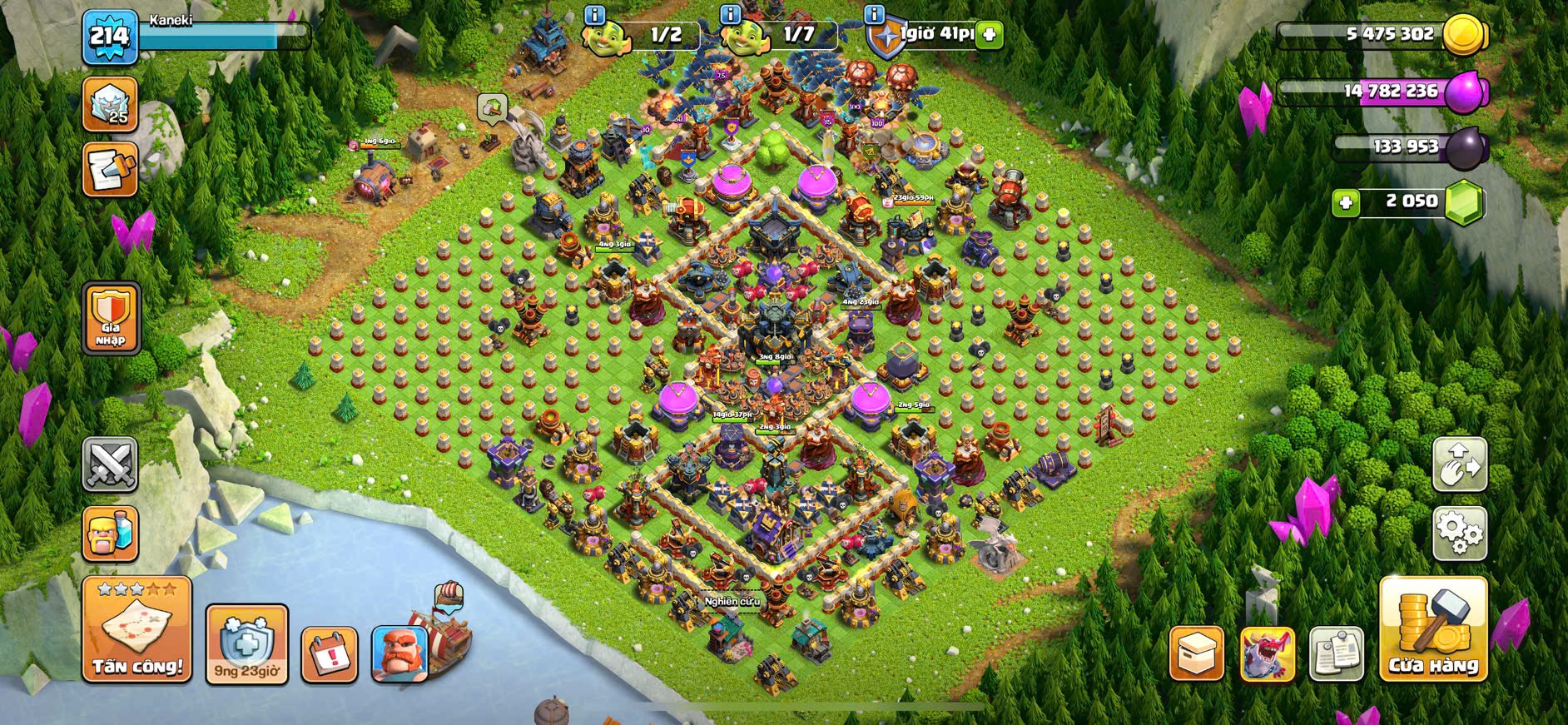Open the layout editor hand icon
The width and height of the screenshot is (1568, 725).
[x=1459, y=464]
